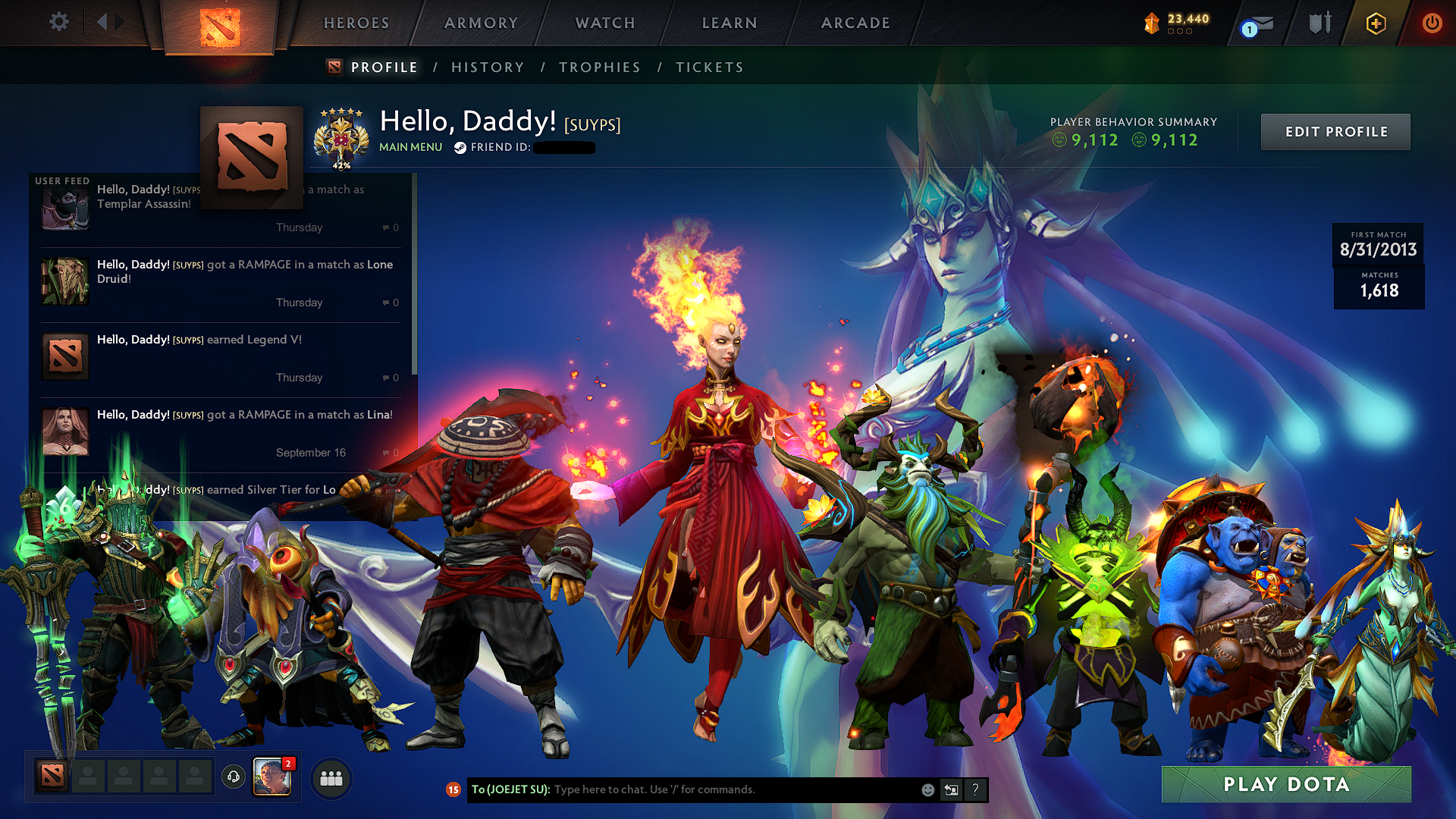This screenshot has width=1456, height=819.
Task: Toggle the voice chat headset icon
Action: point(233,775)
